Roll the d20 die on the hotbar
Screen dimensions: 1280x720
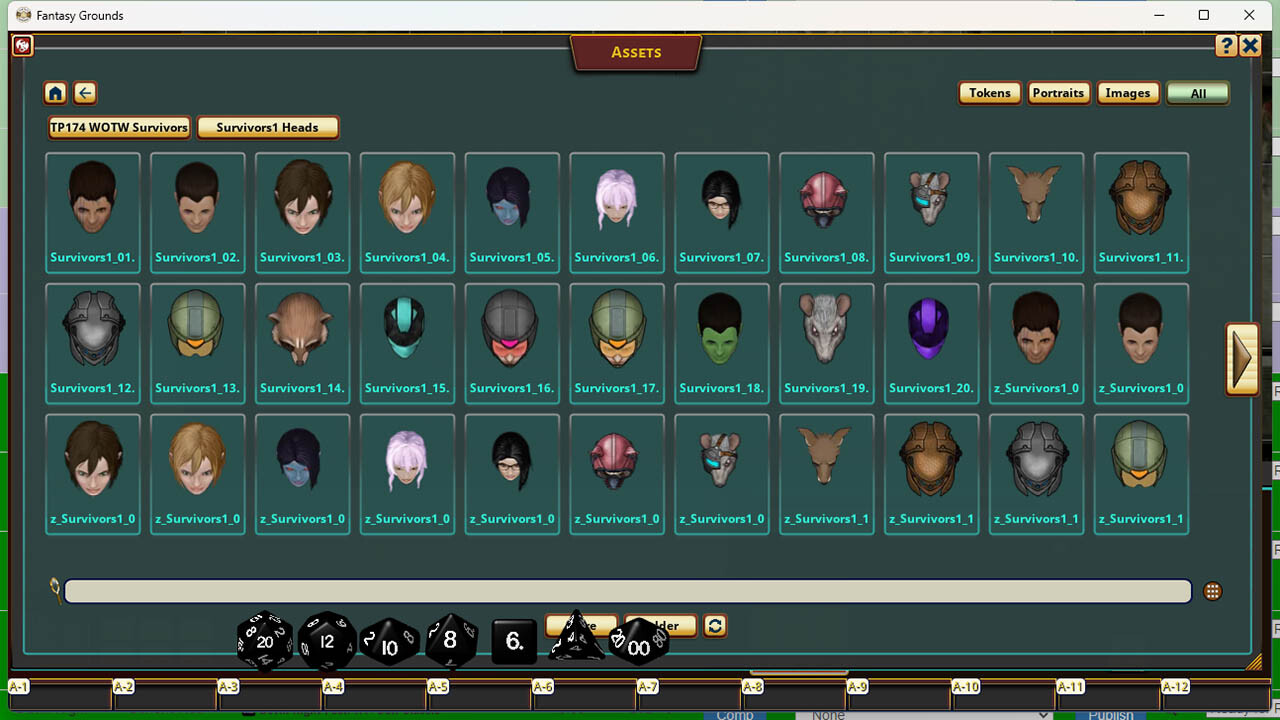click(263, 641)
